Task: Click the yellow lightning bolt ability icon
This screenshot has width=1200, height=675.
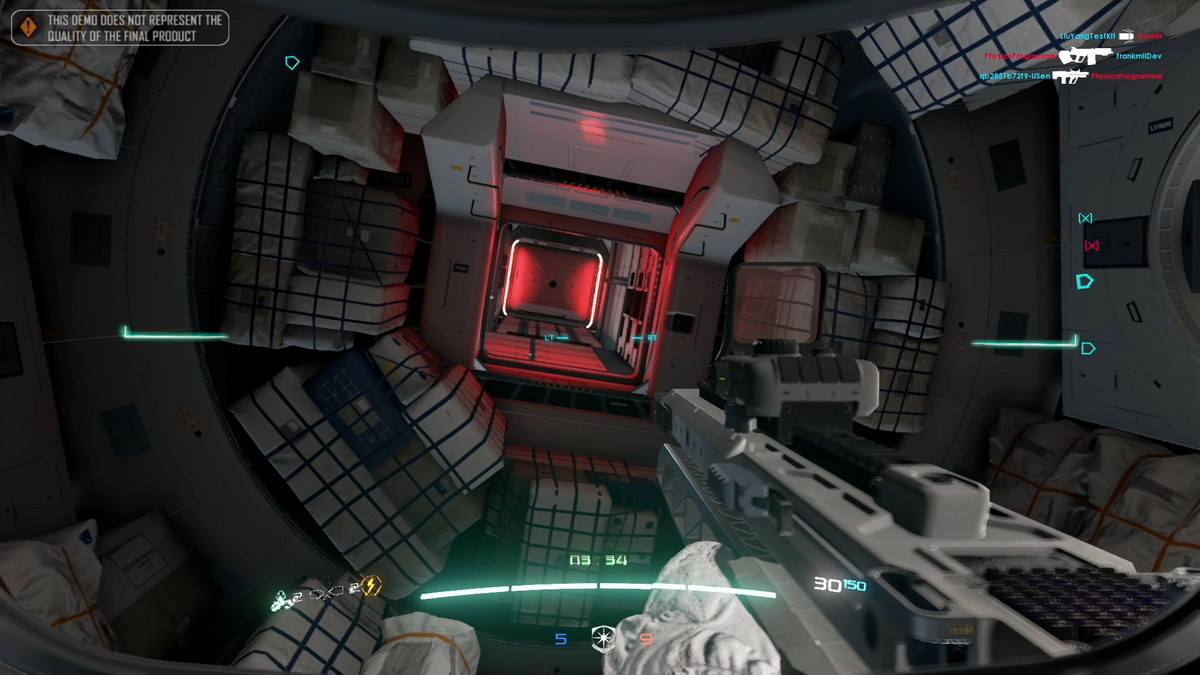Action: click(370, 586)
